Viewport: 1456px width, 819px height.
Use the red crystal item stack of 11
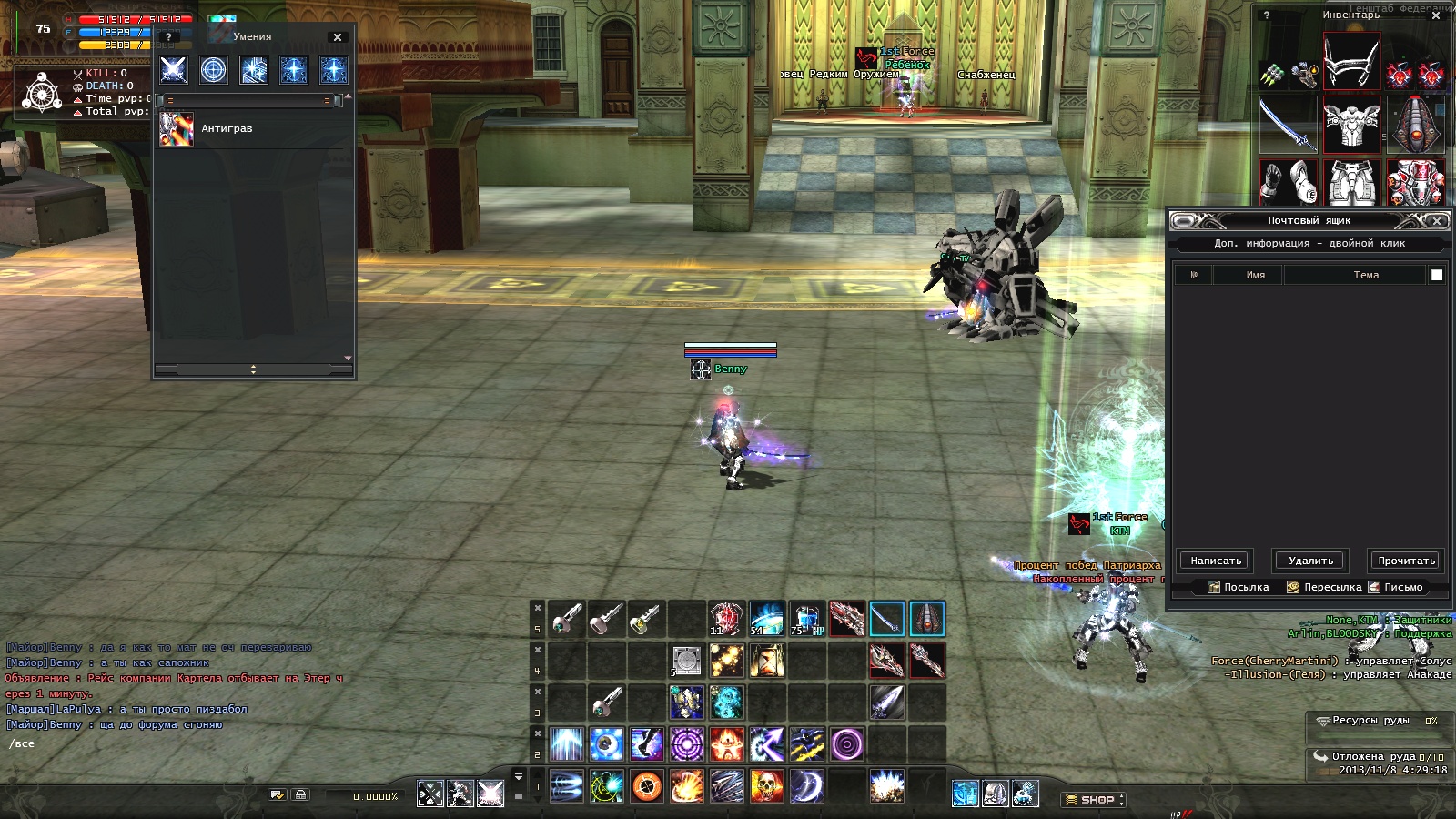[726, 619]
